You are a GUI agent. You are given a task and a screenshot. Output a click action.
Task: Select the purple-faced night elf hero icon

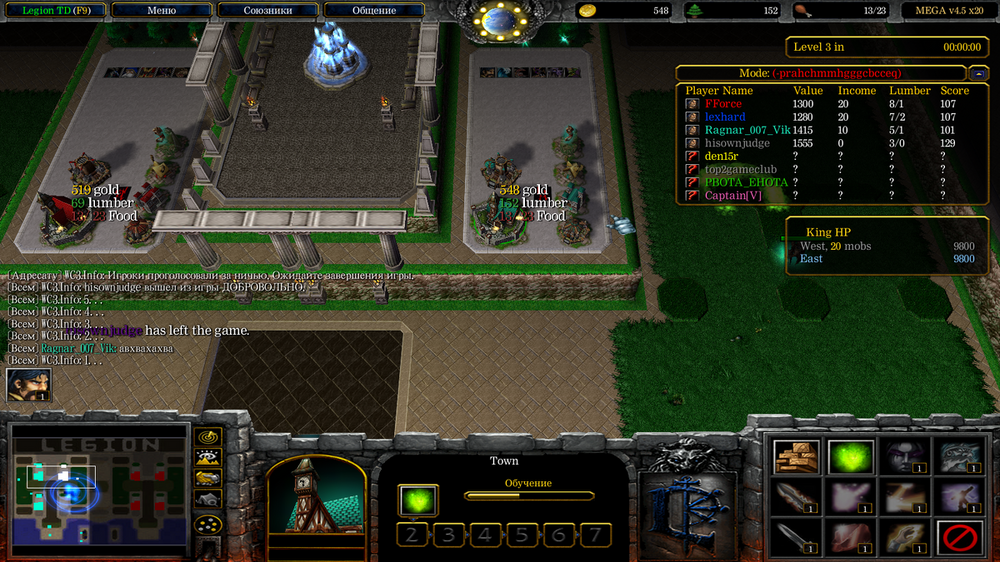click(903, 457)
